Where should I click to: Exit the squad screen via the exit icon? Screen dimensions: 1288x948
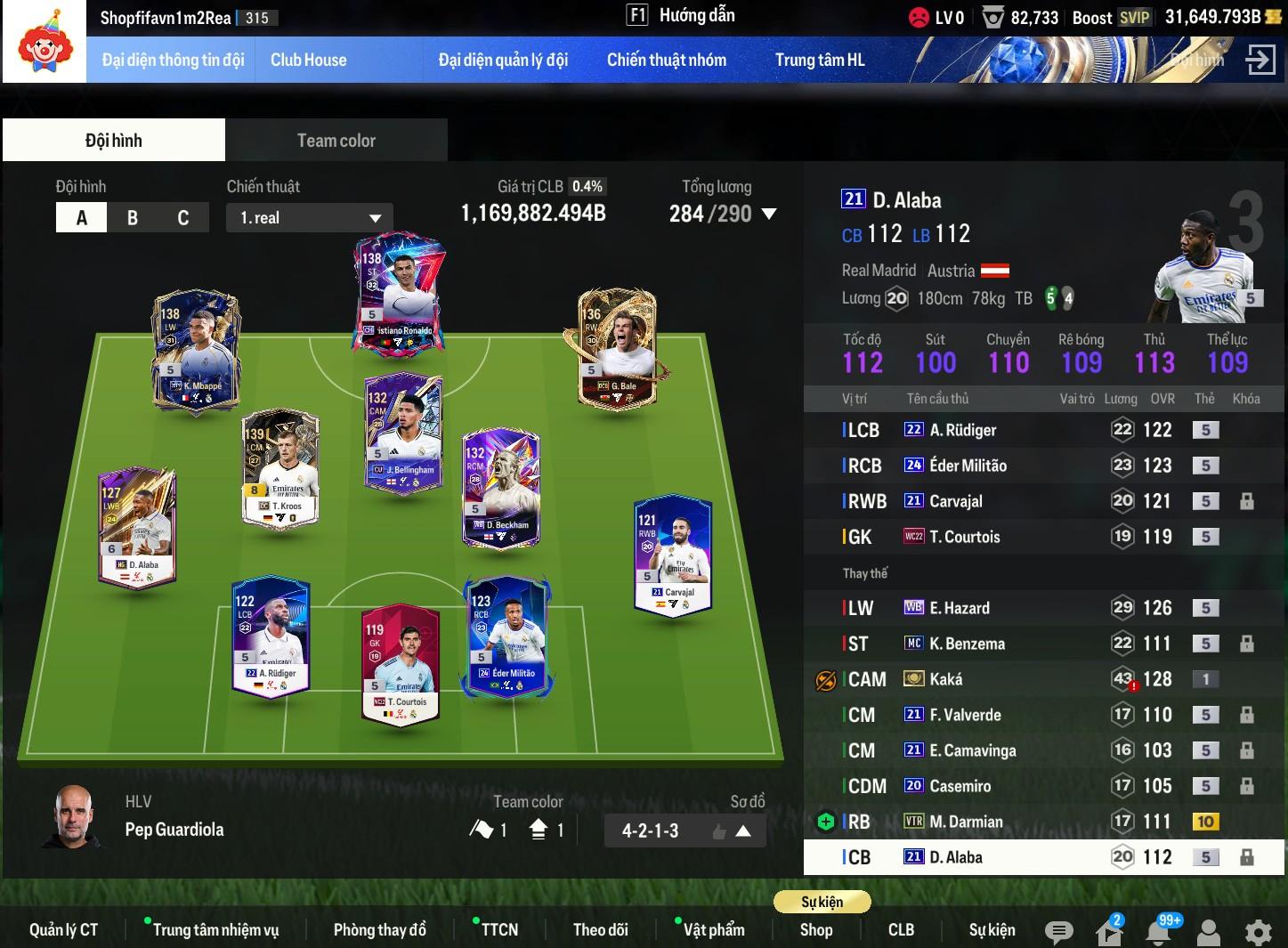[x=1260, y=61]
